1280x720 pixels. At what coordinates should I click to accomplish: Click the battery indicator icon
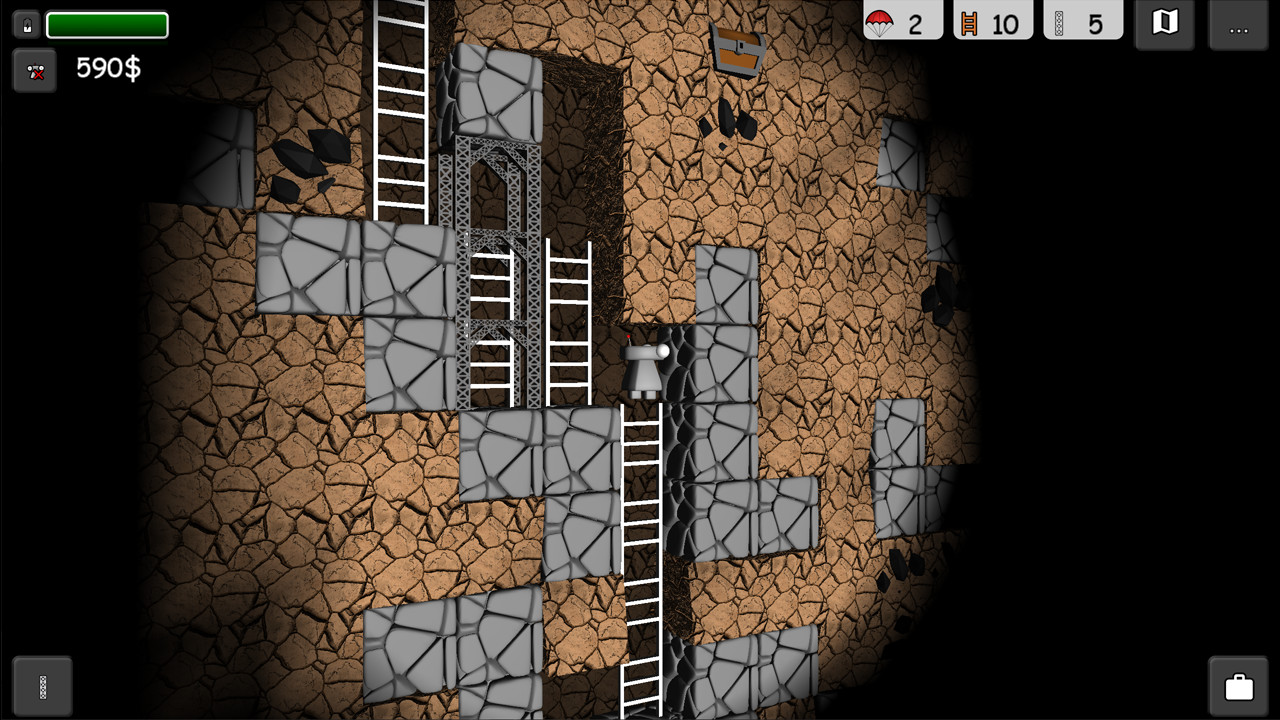pos(25,24)
